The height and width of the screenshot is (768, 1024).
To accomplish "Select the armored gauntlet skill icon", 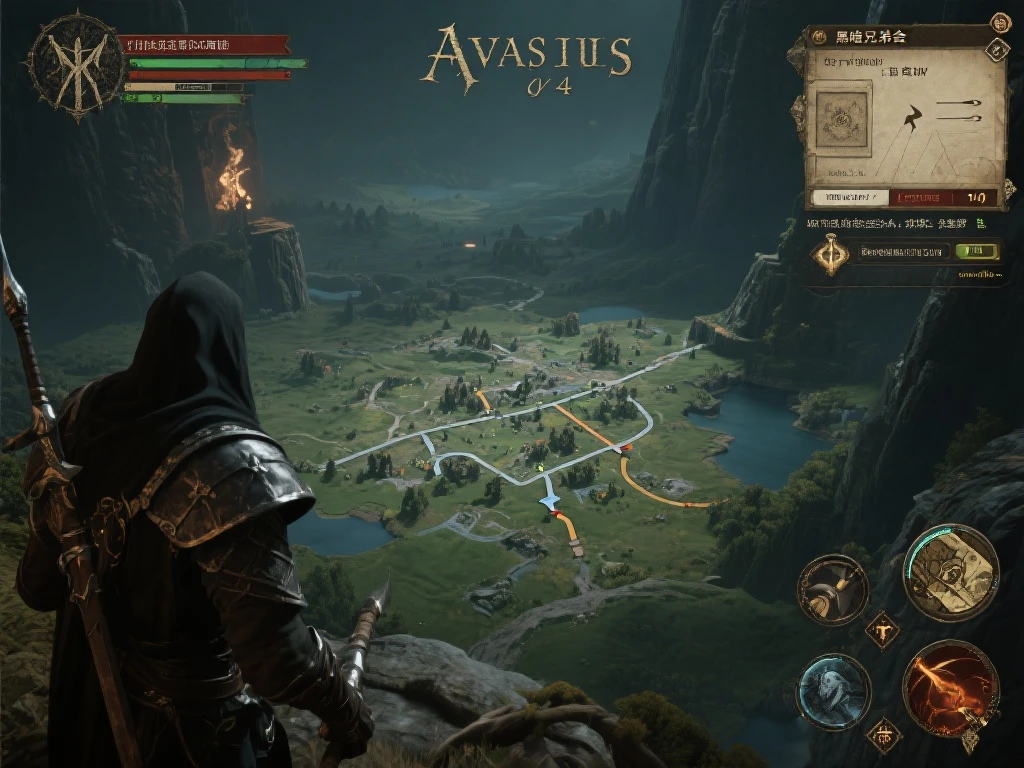I will [x=832, y=590].
